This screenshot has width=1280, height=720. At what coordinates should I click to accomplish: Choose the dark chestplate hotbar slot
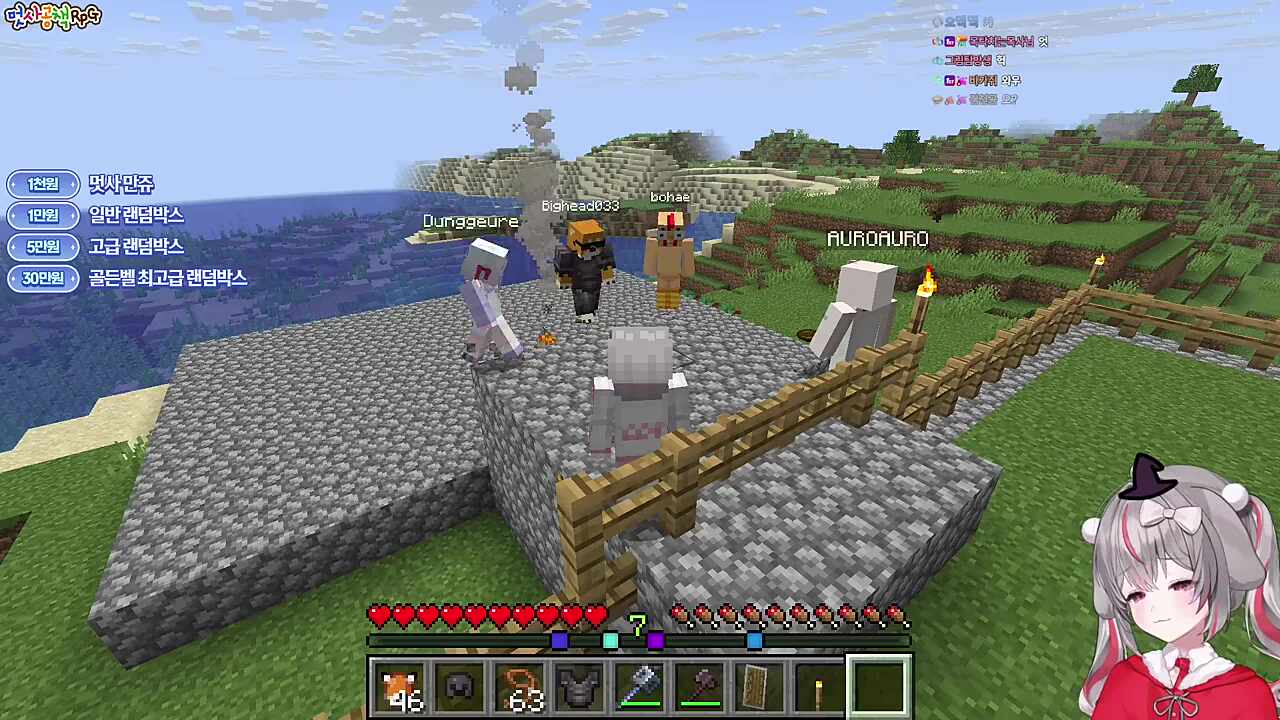pos(580,687)
